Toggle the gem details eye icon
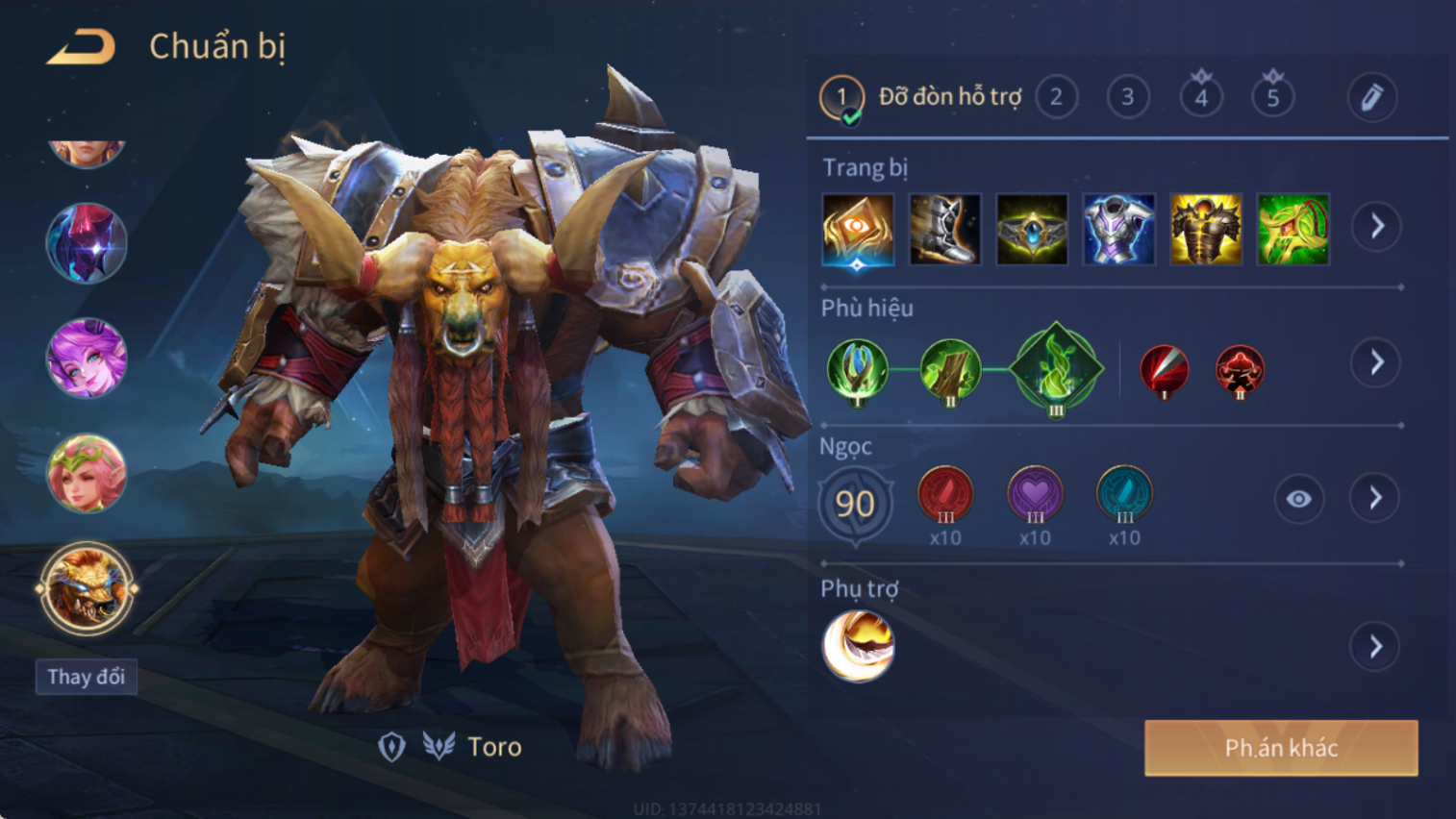The height and width of the screenshot is (819, 1456). (1298, 499)
